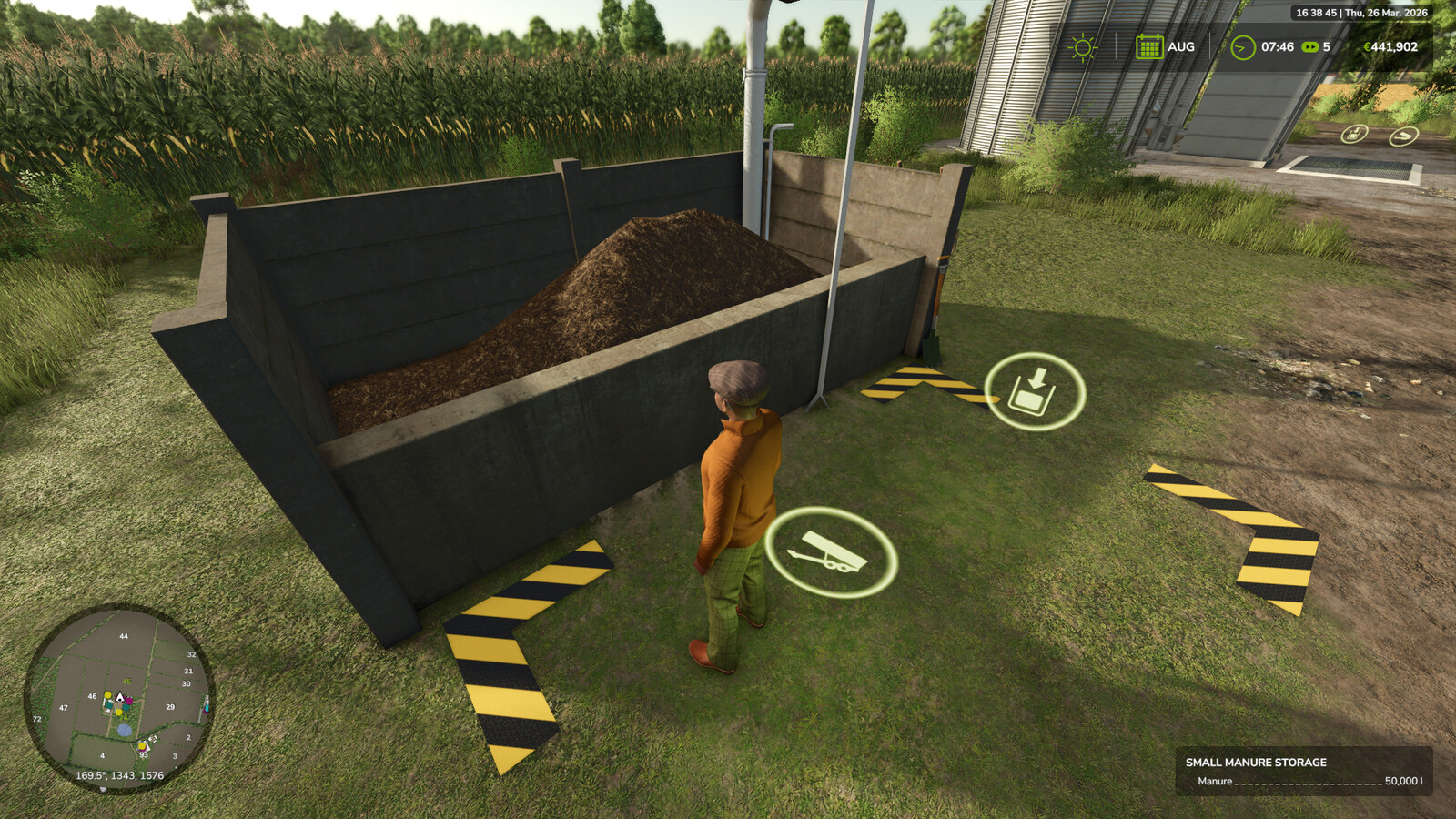The width and height of the screenshot is (1456, 819).
Task: Open the Small Manure Storage panel header
Action: 1256,763
